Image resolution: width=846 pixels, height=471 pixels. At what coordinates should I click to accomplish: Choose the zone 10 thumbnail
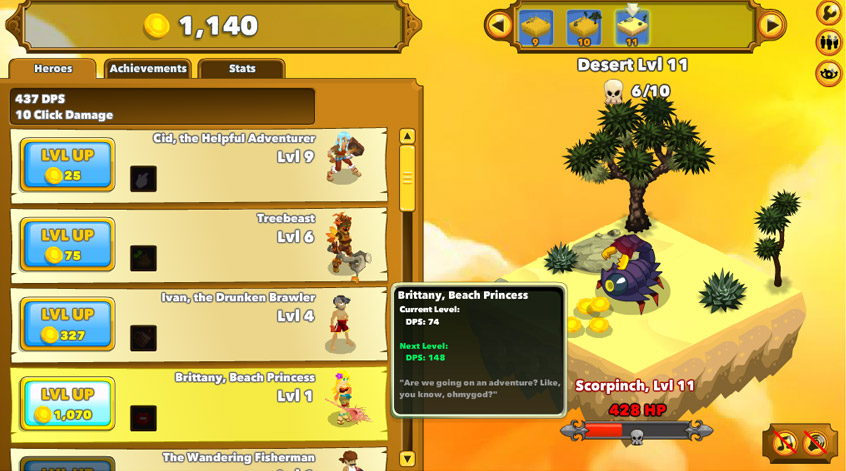[584, 28]
